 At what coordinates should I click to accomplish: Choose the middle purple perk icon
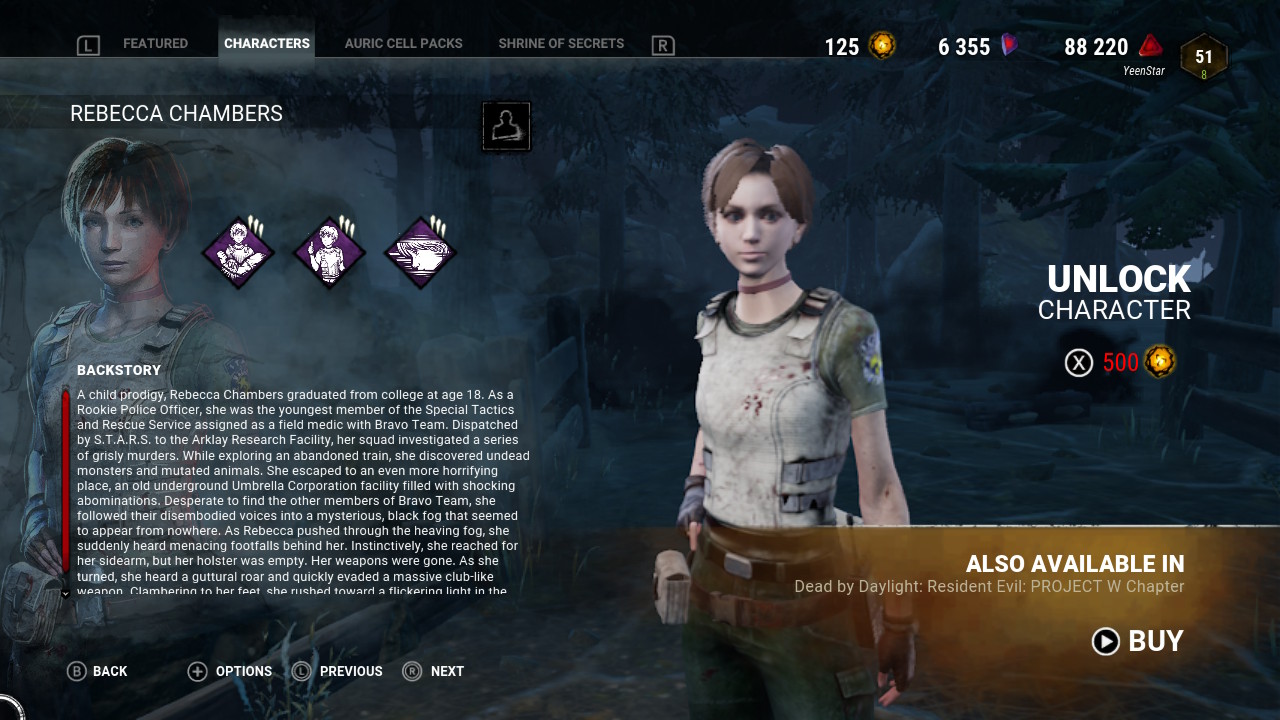tap(329, 253)
